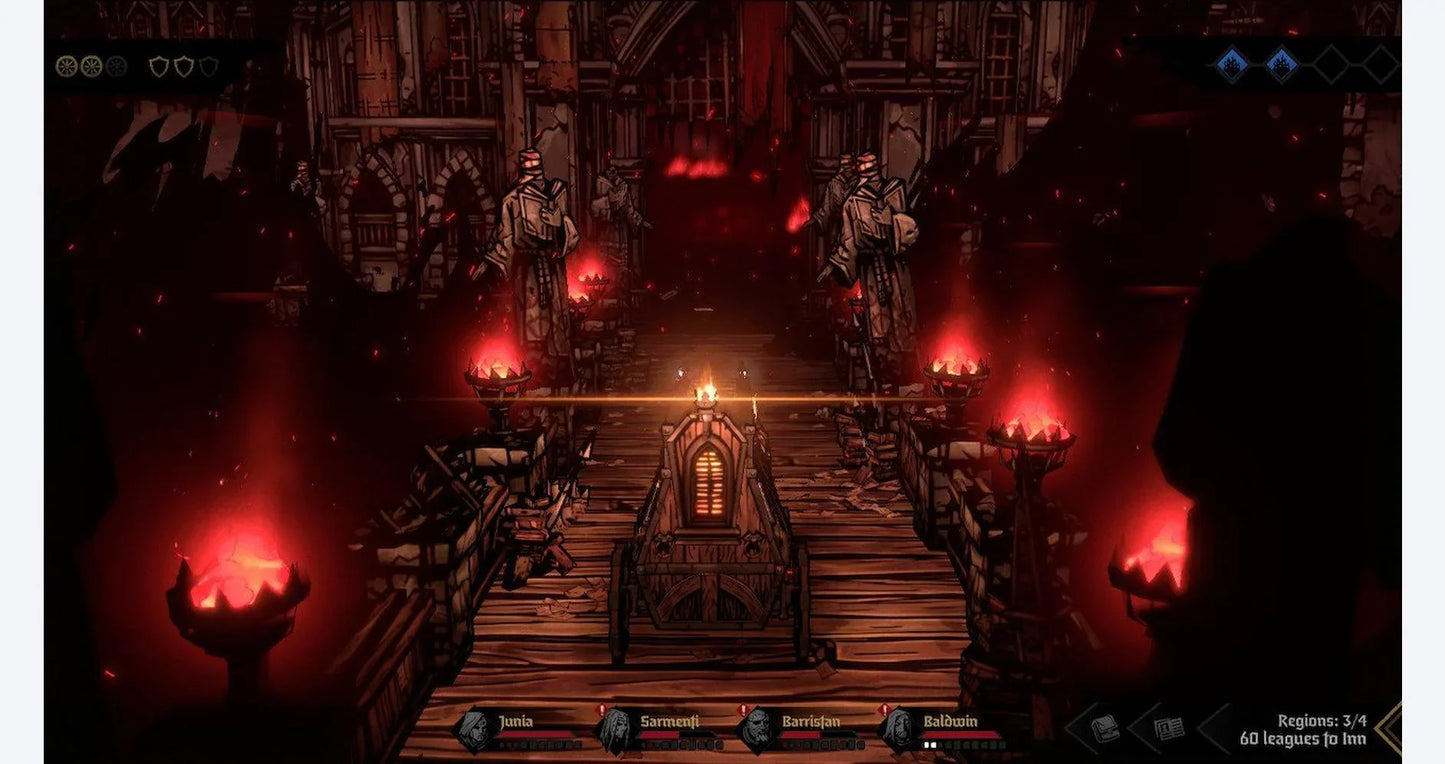Open the journal icon near Regions counter
The image size is (1445, 764).
click(1168, 727)
